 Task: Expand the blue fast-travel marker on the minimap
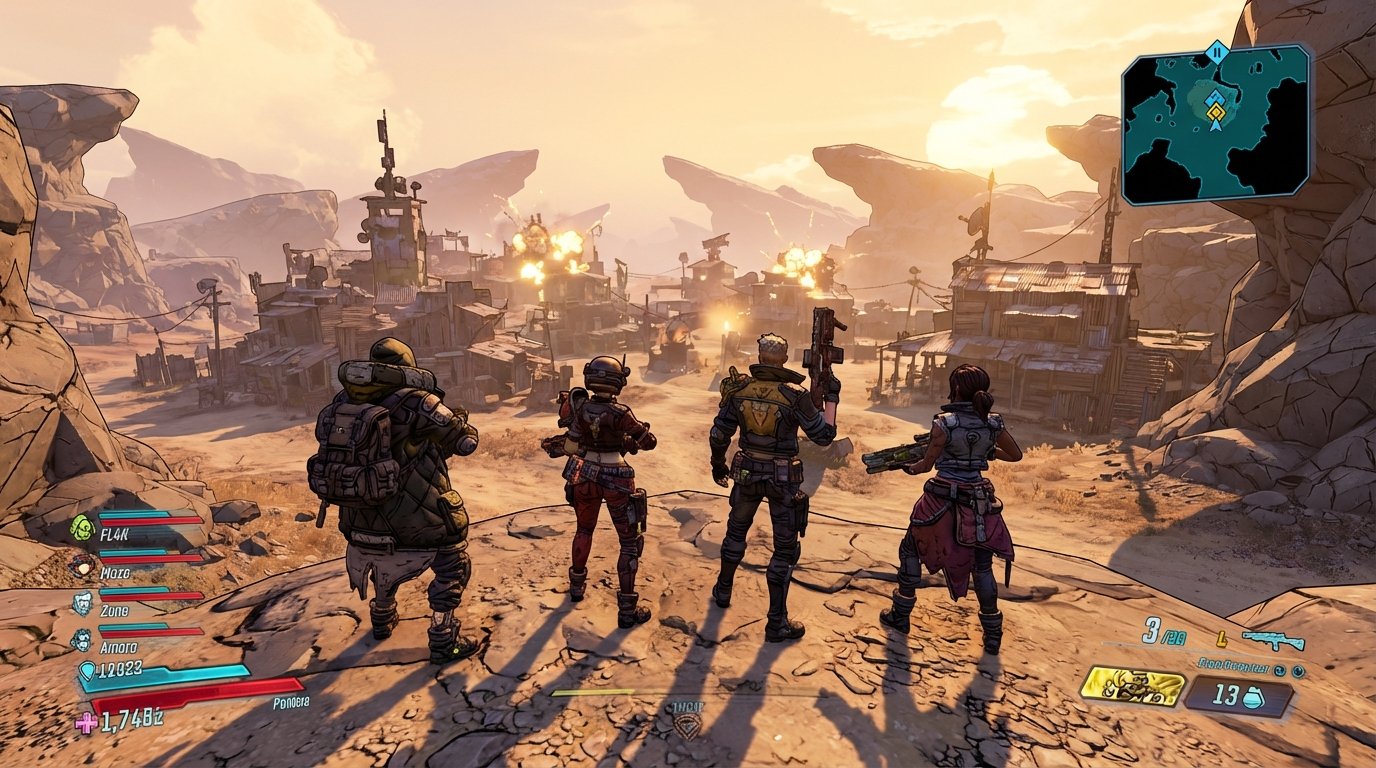point(1215,96)
